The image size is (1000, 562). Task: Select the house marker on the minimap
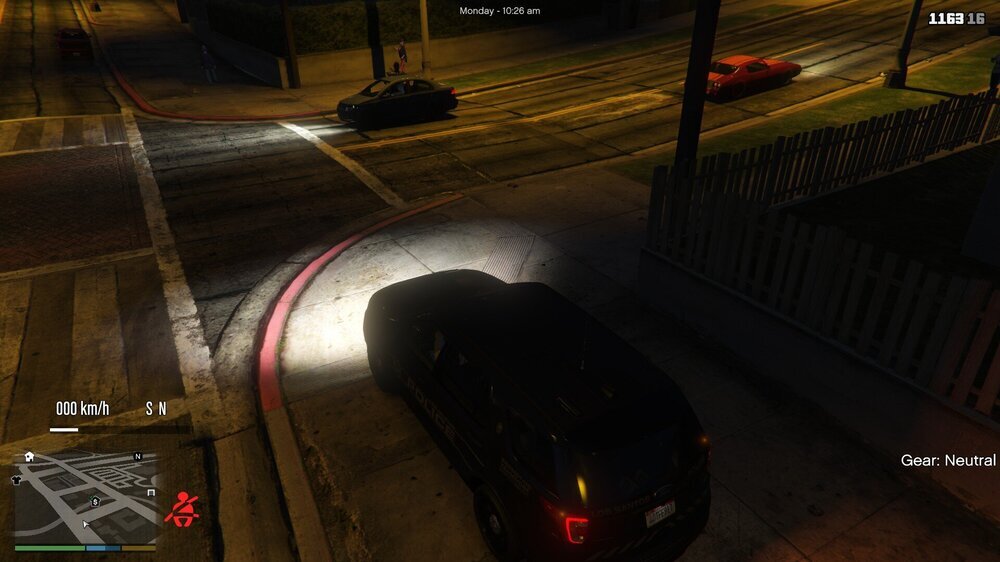pos(29,457)
